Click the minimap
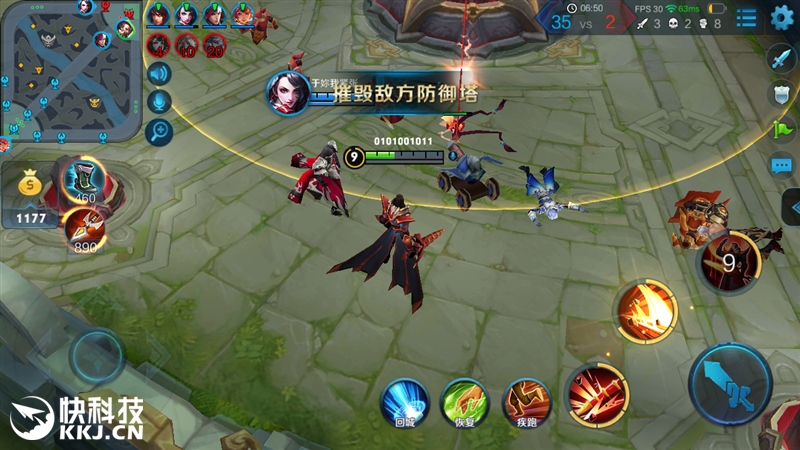 [x=68, y=68]
